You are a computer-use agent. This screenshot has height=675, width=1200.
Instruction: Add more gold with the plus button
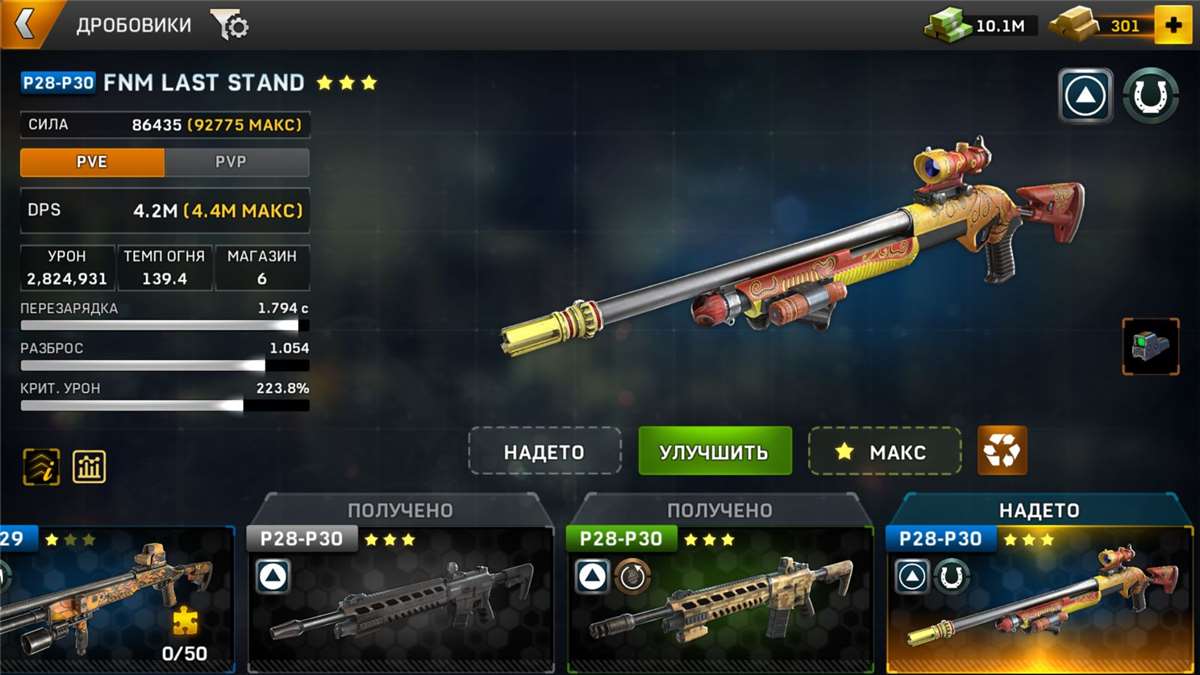point(1172,25)
